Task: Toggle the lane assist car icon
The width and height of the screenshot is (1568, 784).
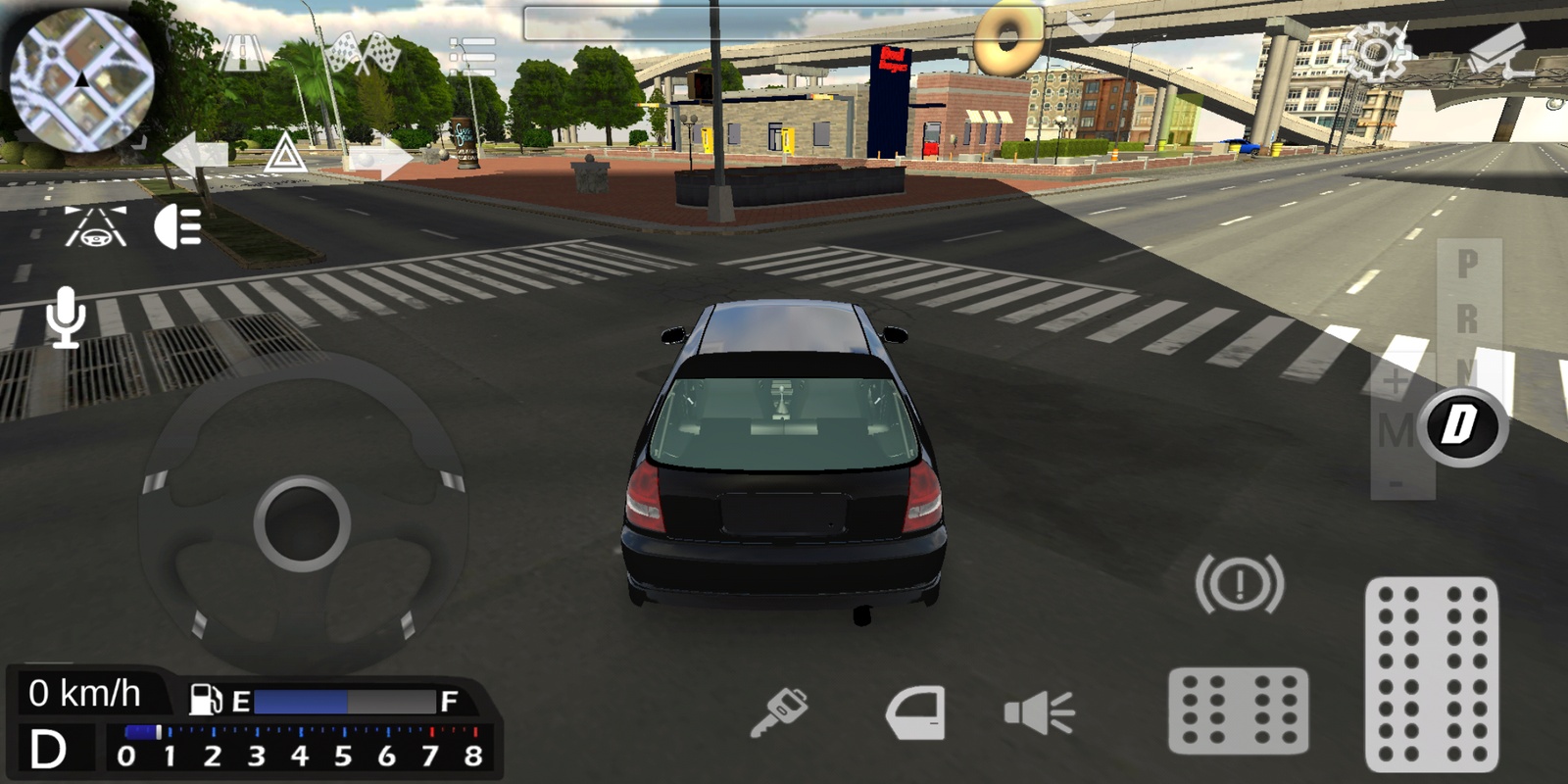Action: (95, 226)
